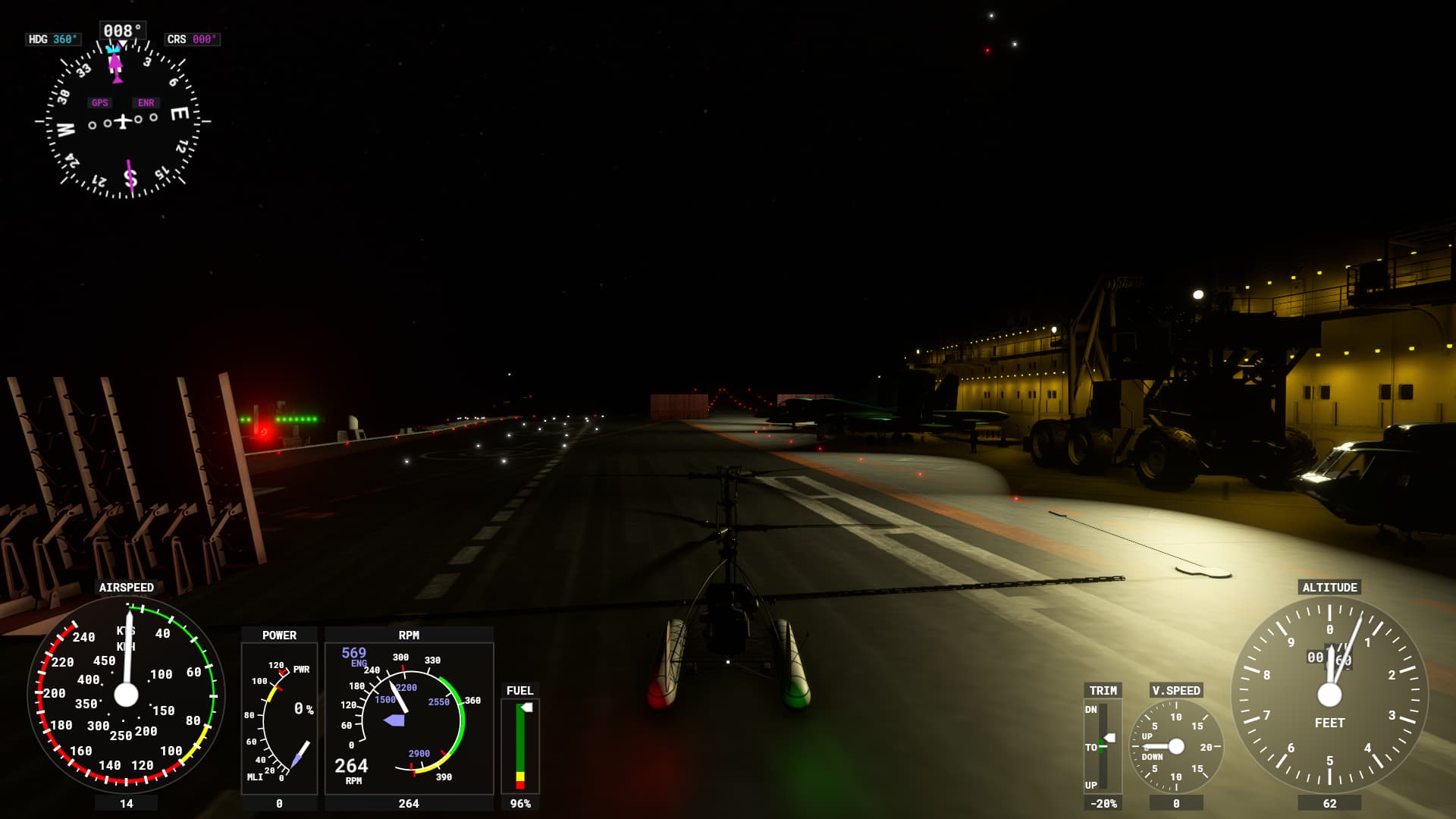Image resolution: width=1456 pixels, height=819 pixels.
Task: Toggle the GPS mode indicator
Action: click(x=99, y=102)
